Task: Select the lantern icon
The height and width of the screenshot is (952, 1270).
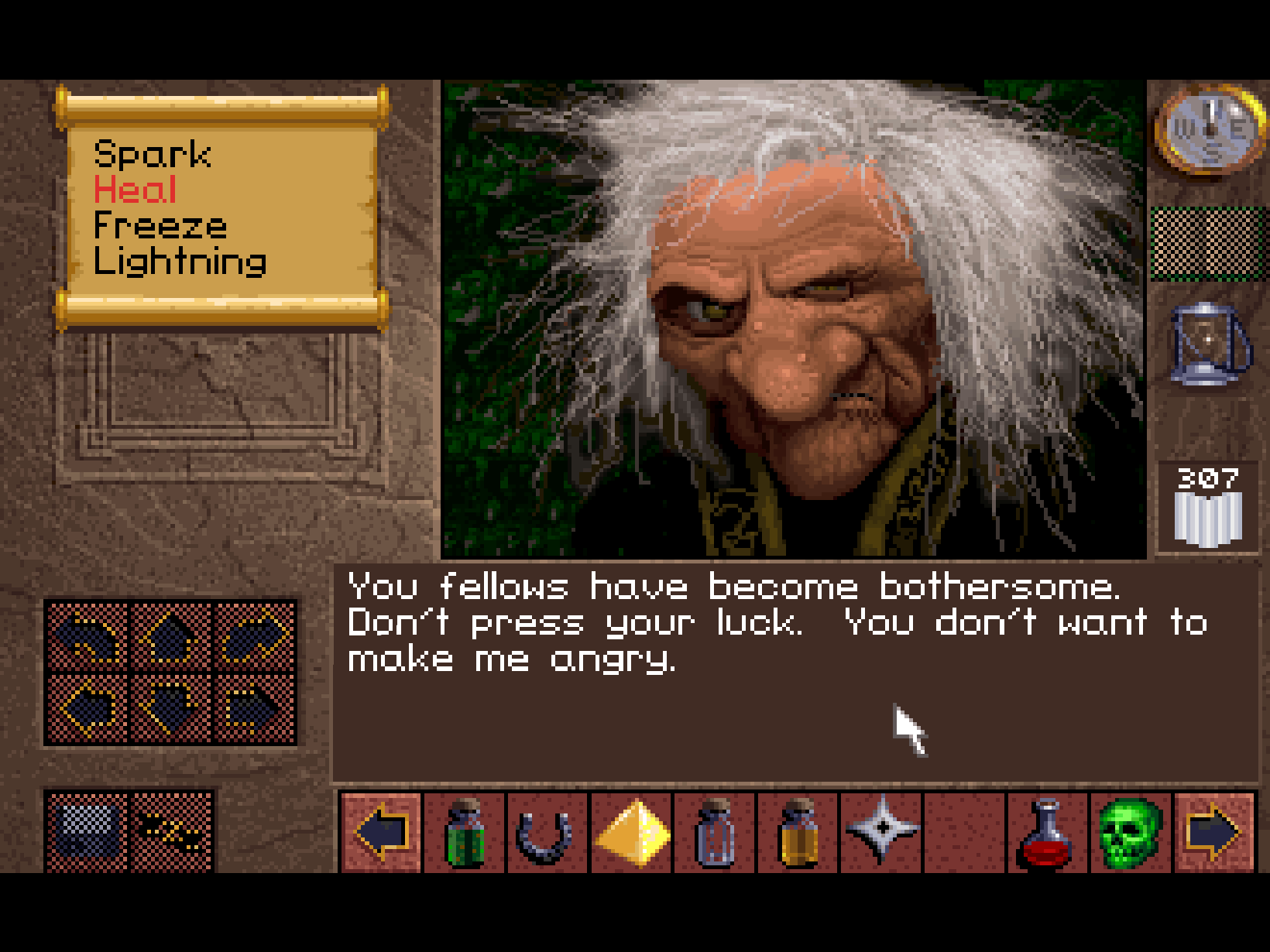Action: [1207, 344]
